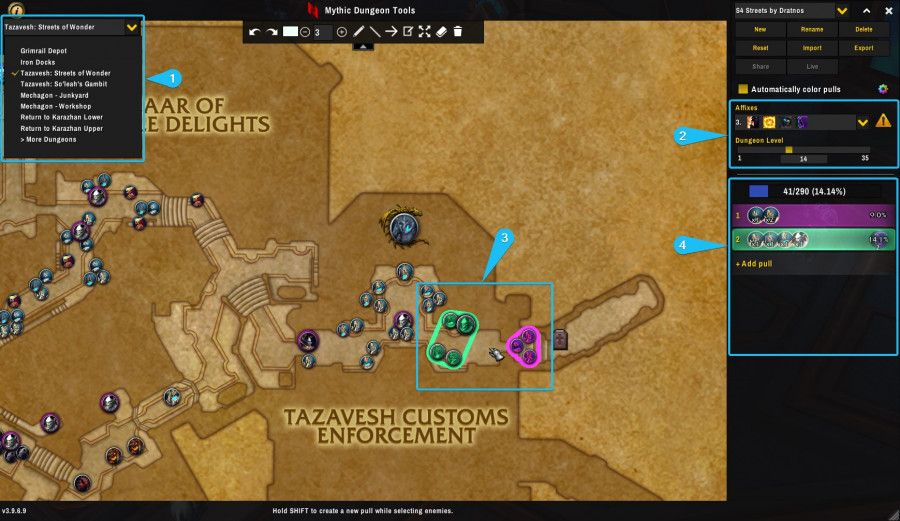The image size is (900, 521).
Task: Click the undo arrow in the drawing toolbar
Action: tap(254, 32)
